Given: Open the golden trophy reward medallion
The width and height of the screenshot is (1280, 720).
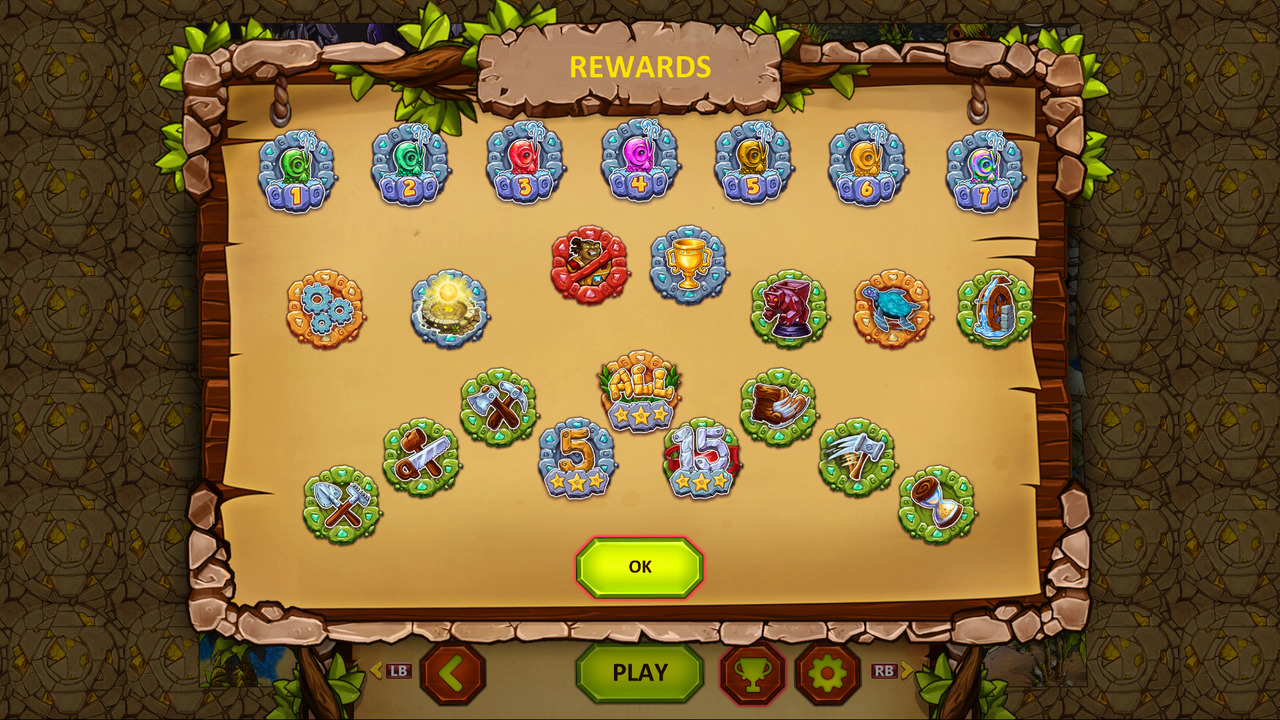Looking at the screenshot, I should (x=687, y=264).
